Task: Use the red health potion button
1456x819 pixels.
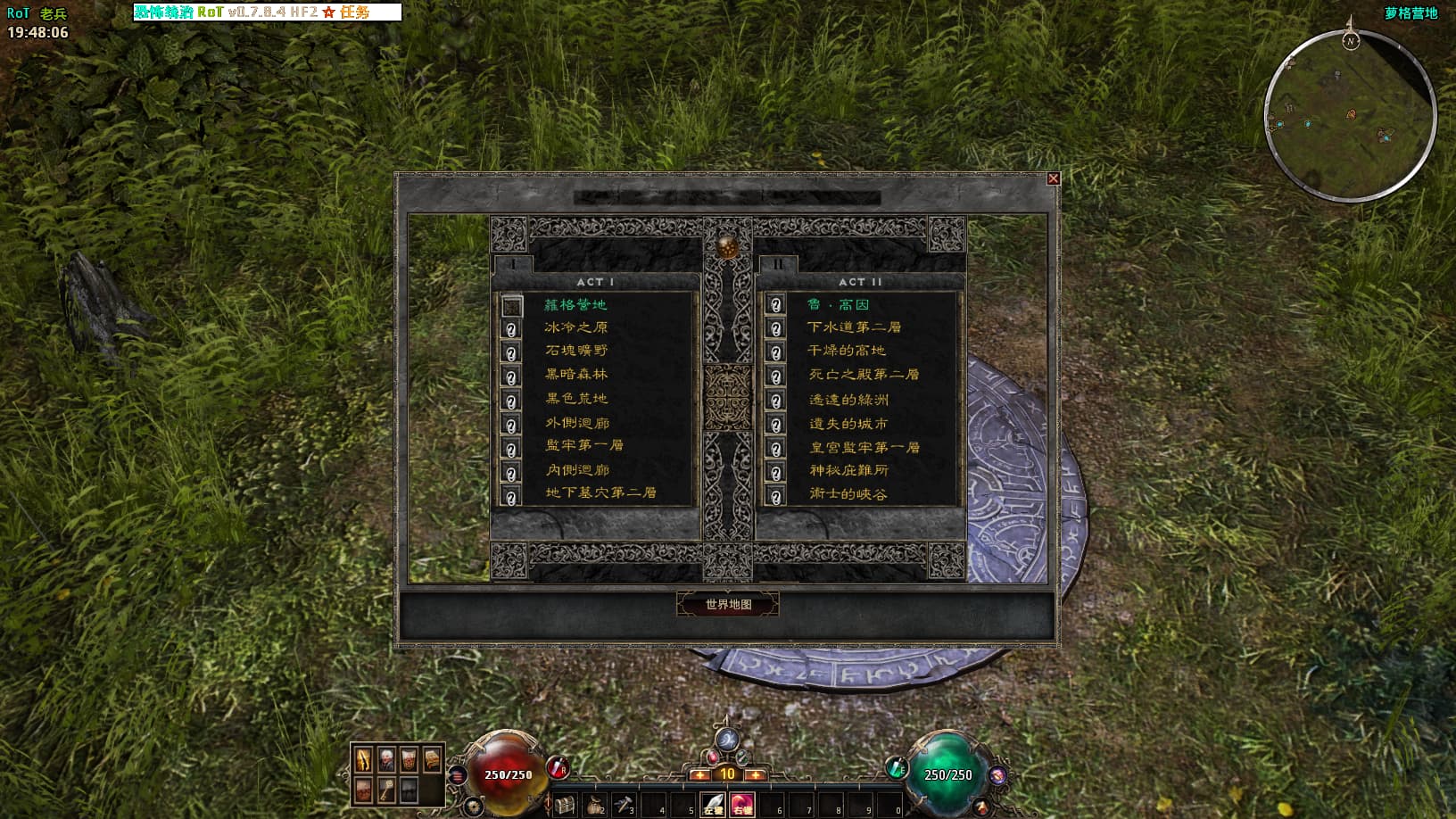Action: click(558, 766)
